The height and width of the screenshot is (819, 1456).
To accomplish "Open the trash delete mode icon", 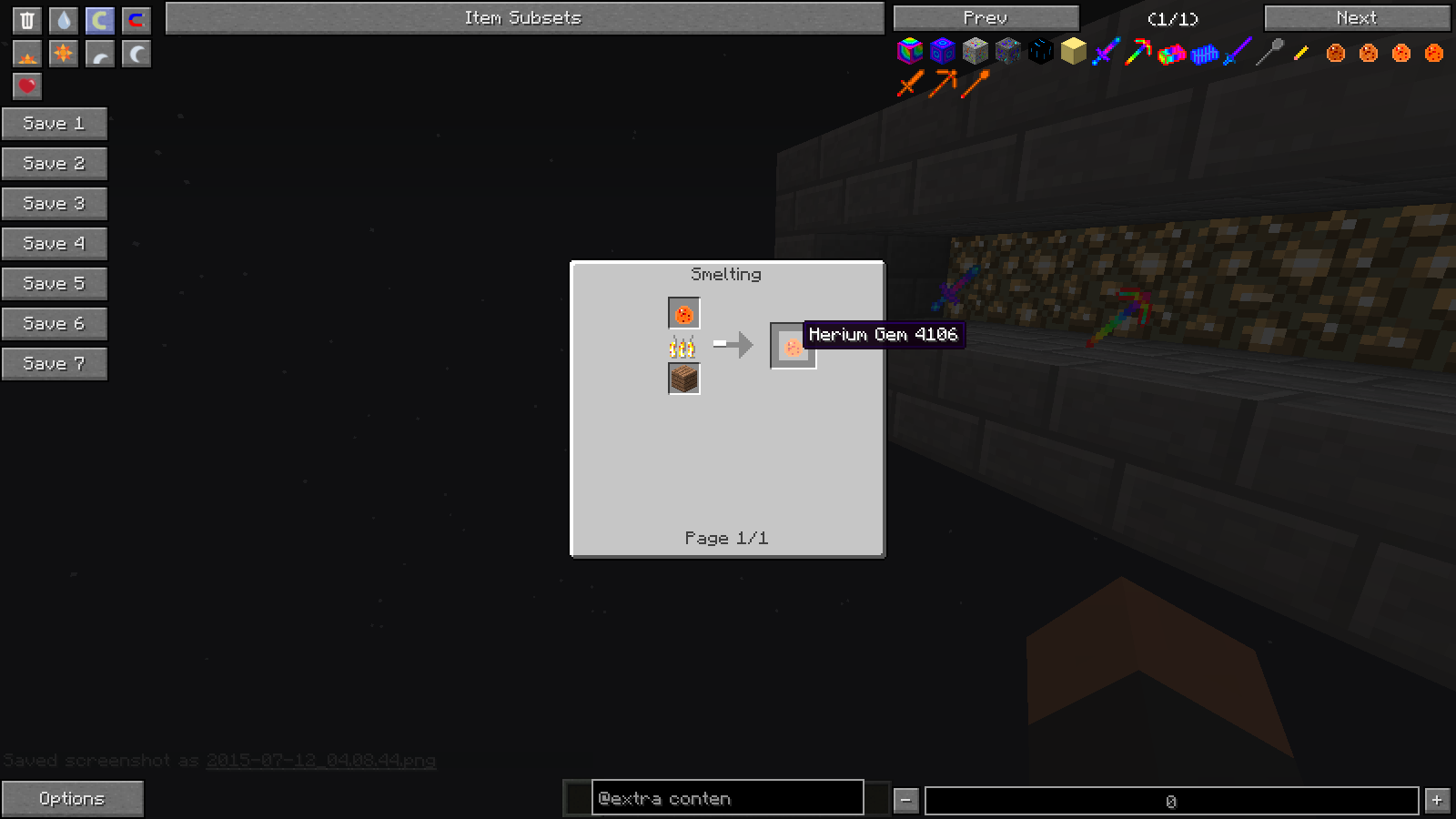I will tap(26, 20).
